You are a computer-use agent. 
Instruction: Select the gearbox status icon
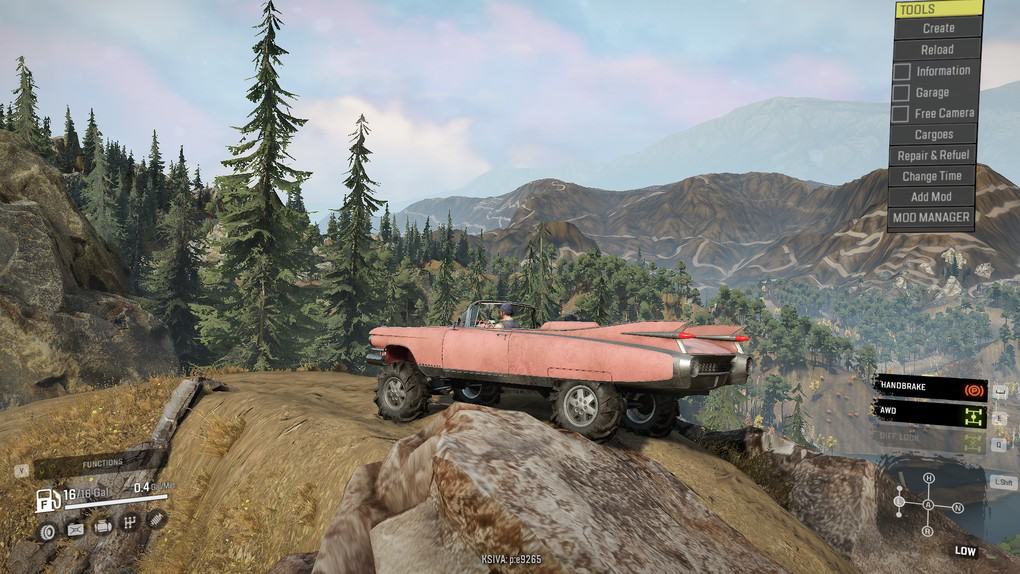pos(129,522)
